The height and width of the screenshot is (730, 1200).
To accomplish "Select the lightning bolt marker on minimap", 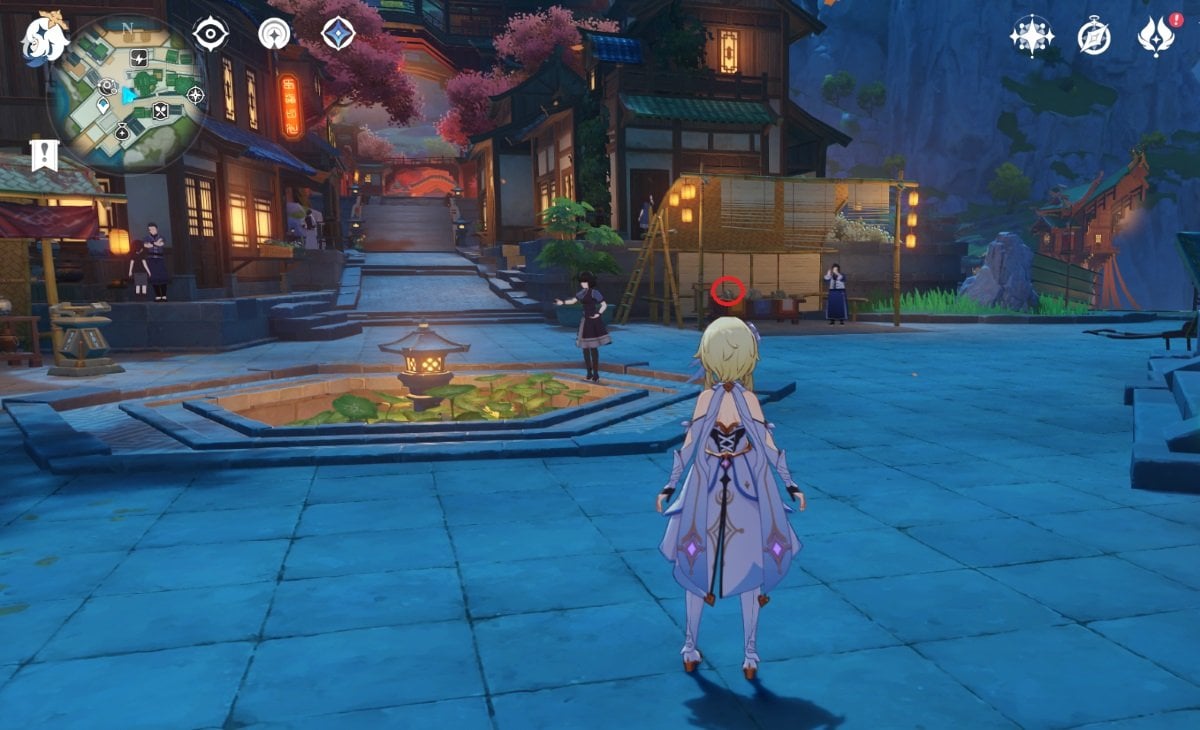I will tap(139, 57).
